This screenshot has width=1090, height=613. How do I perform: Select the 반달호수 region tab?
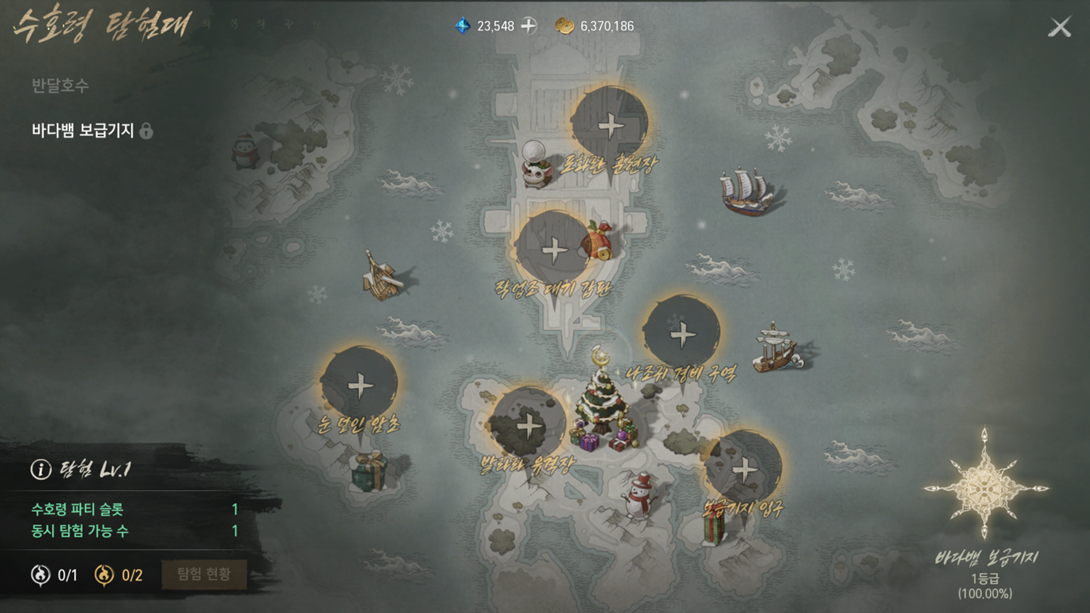coord(60,87)
